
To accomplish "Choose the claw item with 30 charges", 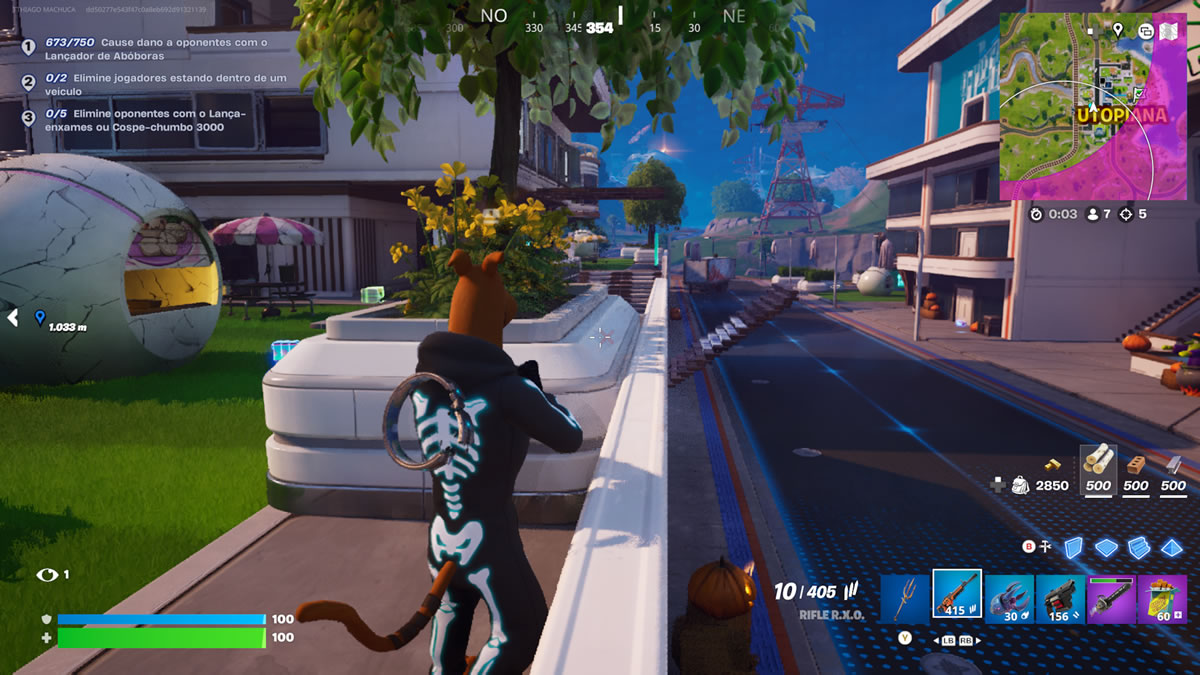I will pyautogui.click(x=1009, y=598).
